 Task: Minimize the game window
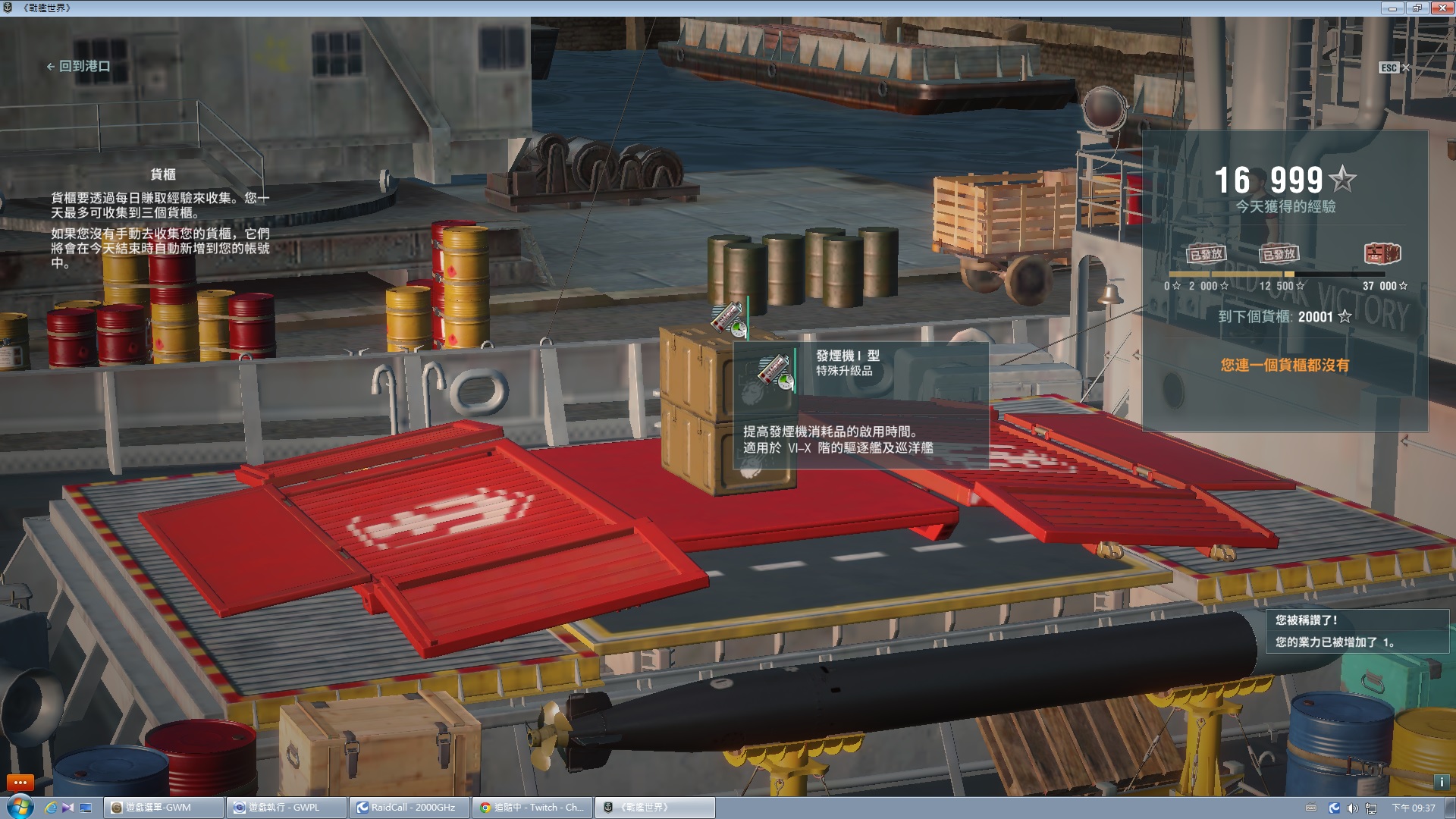click(x=1392, y=8)
